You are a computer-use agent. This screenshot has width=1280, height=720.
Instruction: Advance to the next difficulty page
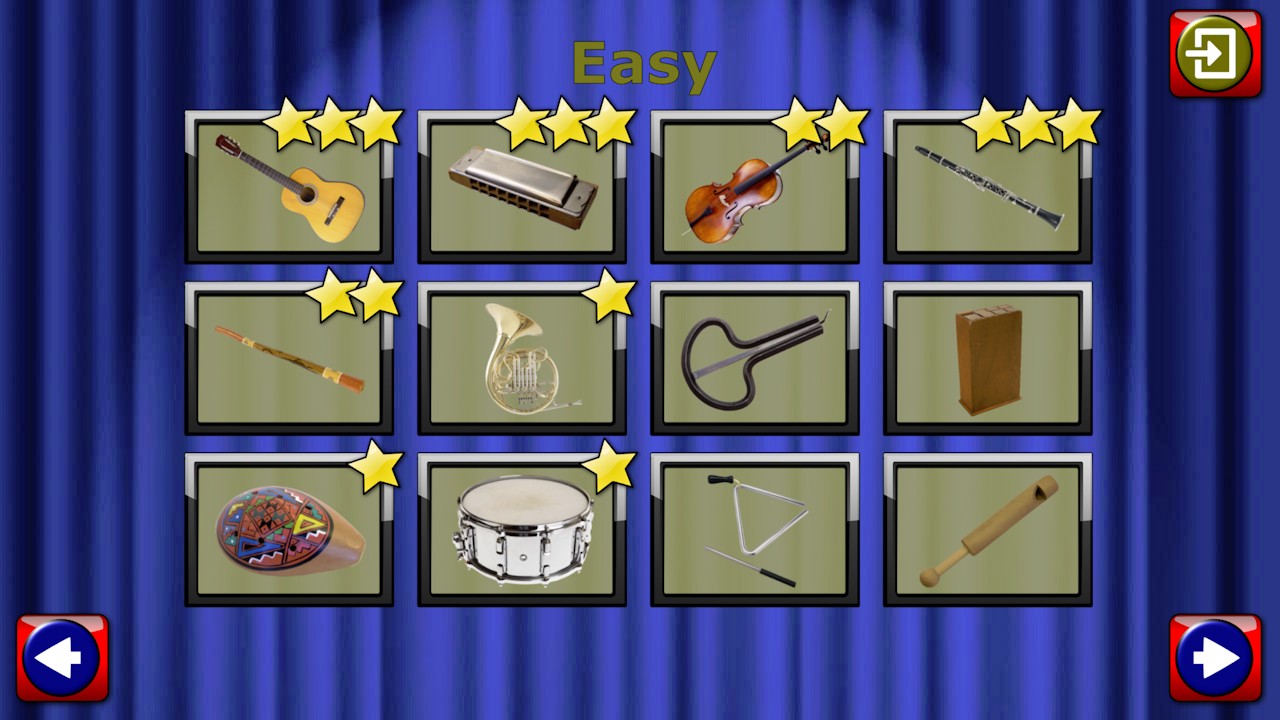pos(1215,657)
